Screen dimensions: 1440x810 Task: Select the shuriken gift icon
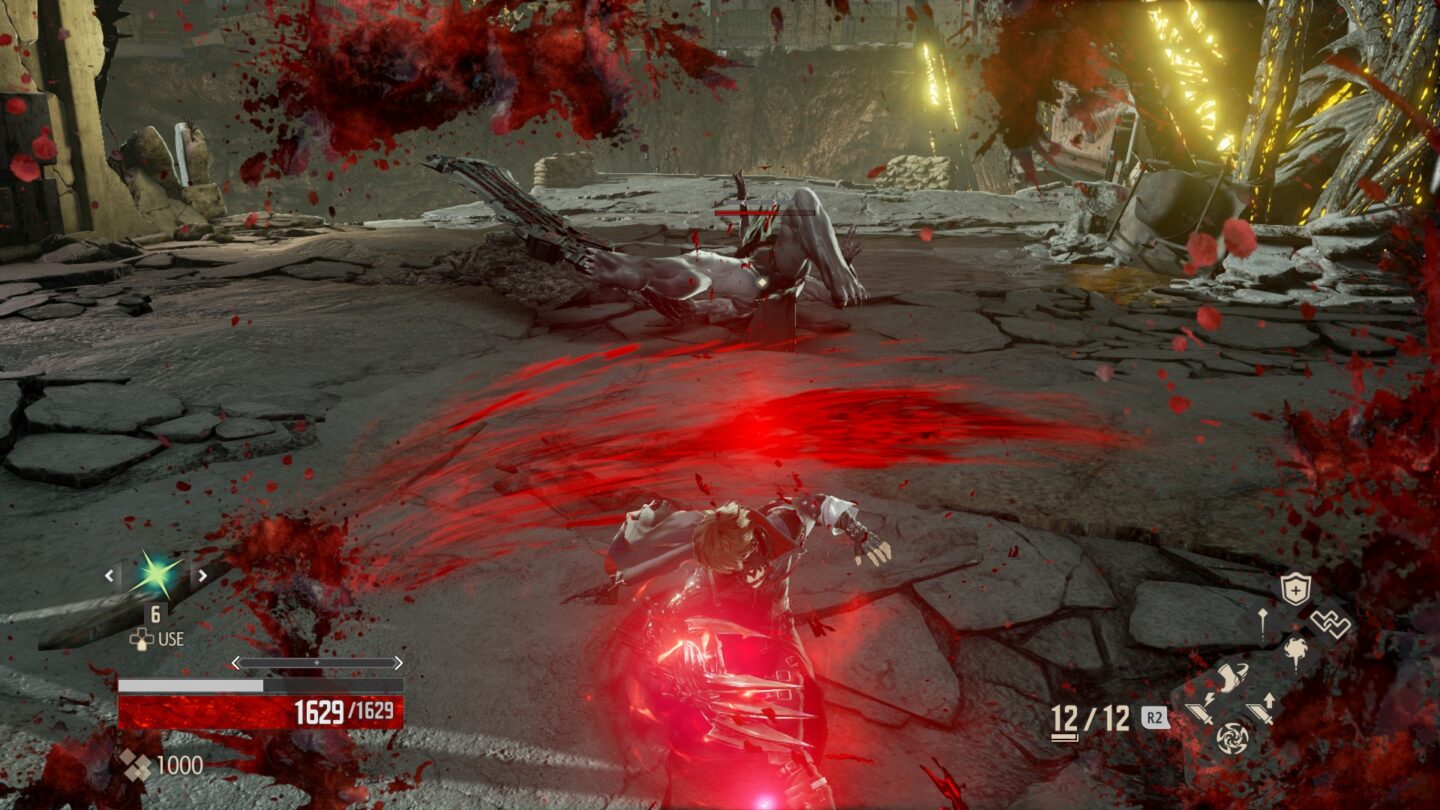1233,737
